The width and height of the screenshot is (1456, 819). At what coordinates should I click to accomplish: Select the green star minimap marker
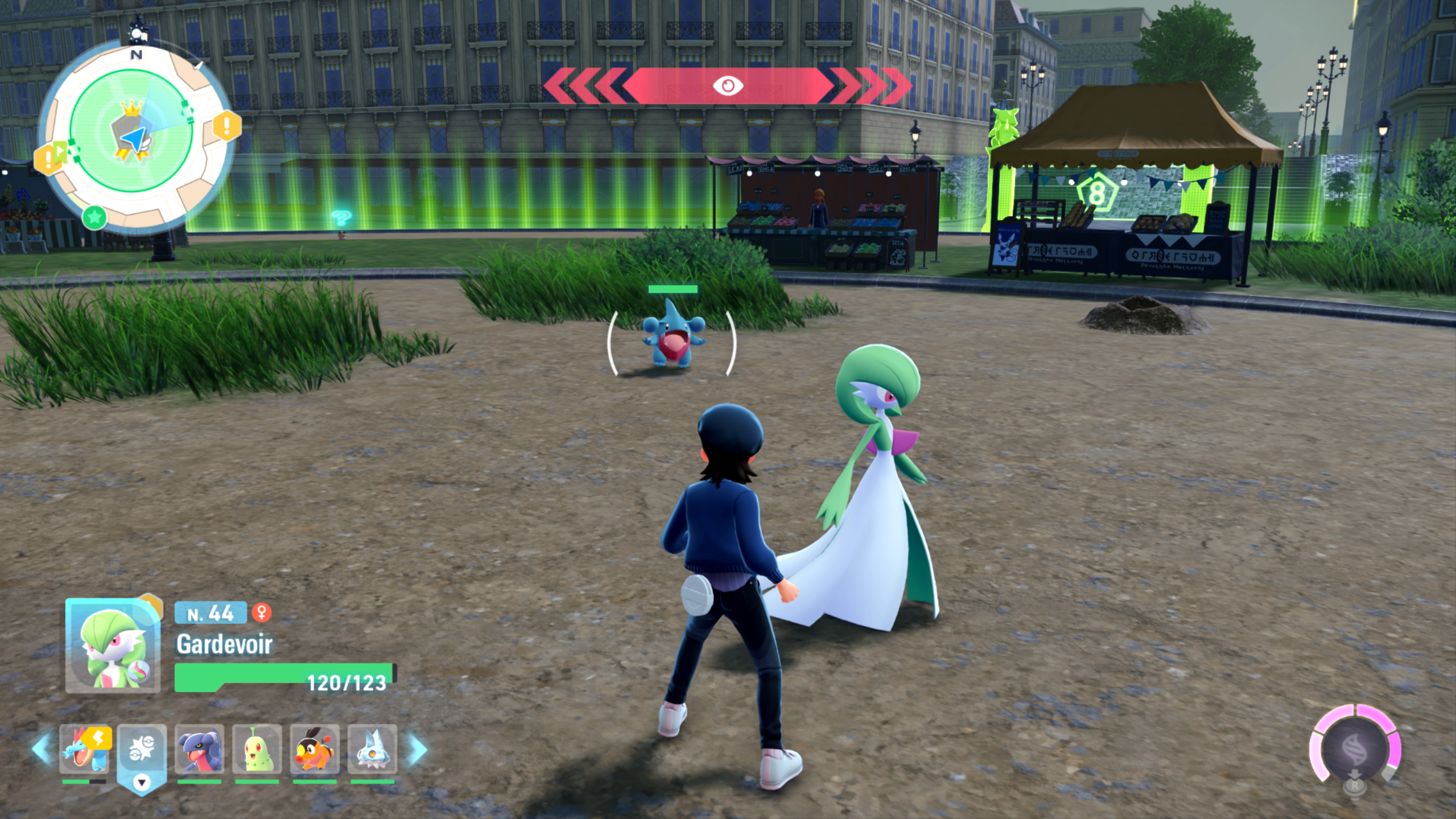coord(94,217)
